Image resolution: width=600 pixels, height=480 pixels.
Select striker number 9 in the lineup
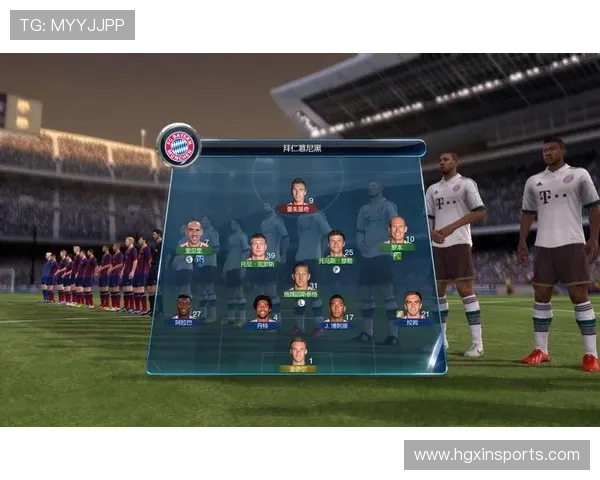coord(298,194)
